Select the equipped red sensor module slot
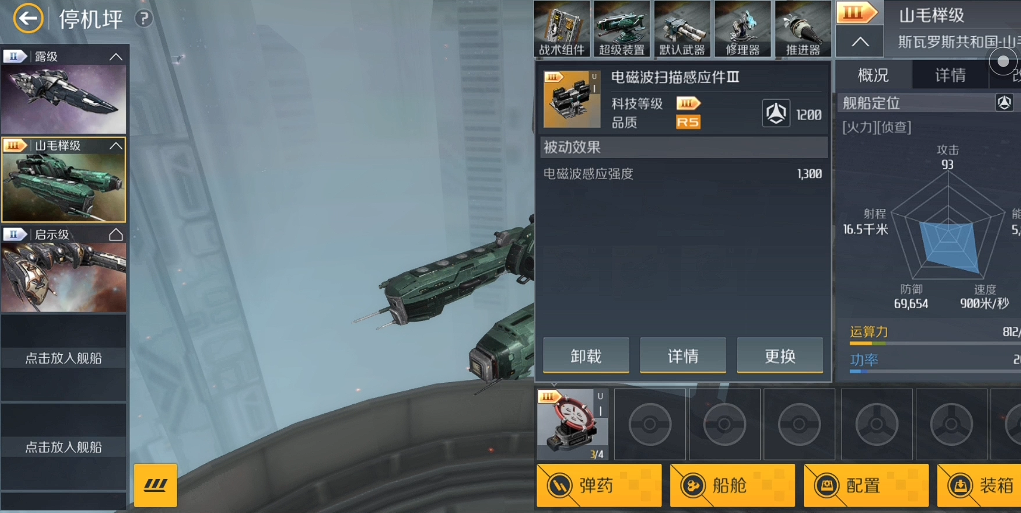Viewport: 1021px width, 513px height. (x=572, y=424)
